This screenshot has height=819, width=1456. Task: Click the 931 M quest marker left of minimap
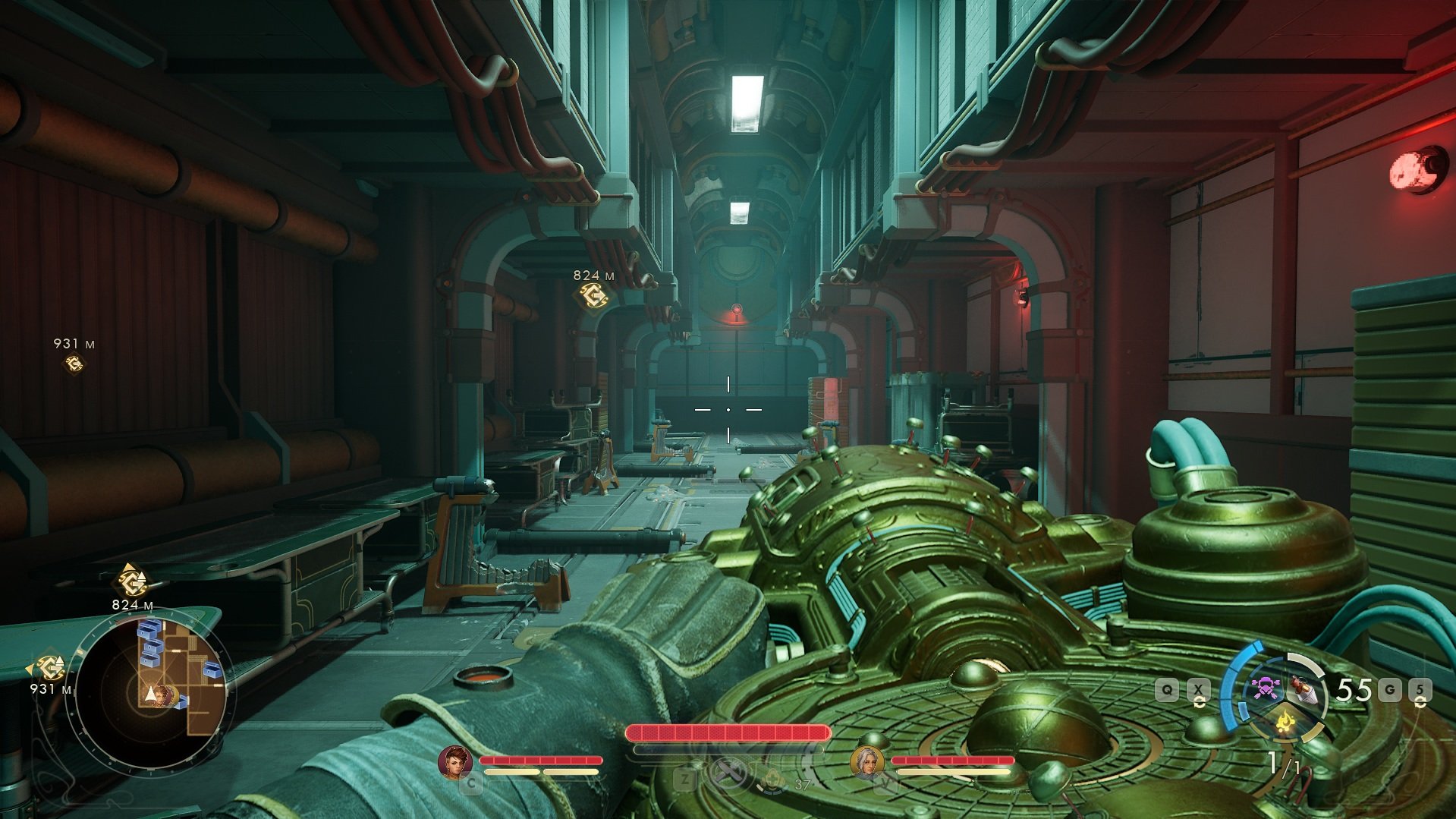[49, 668]
